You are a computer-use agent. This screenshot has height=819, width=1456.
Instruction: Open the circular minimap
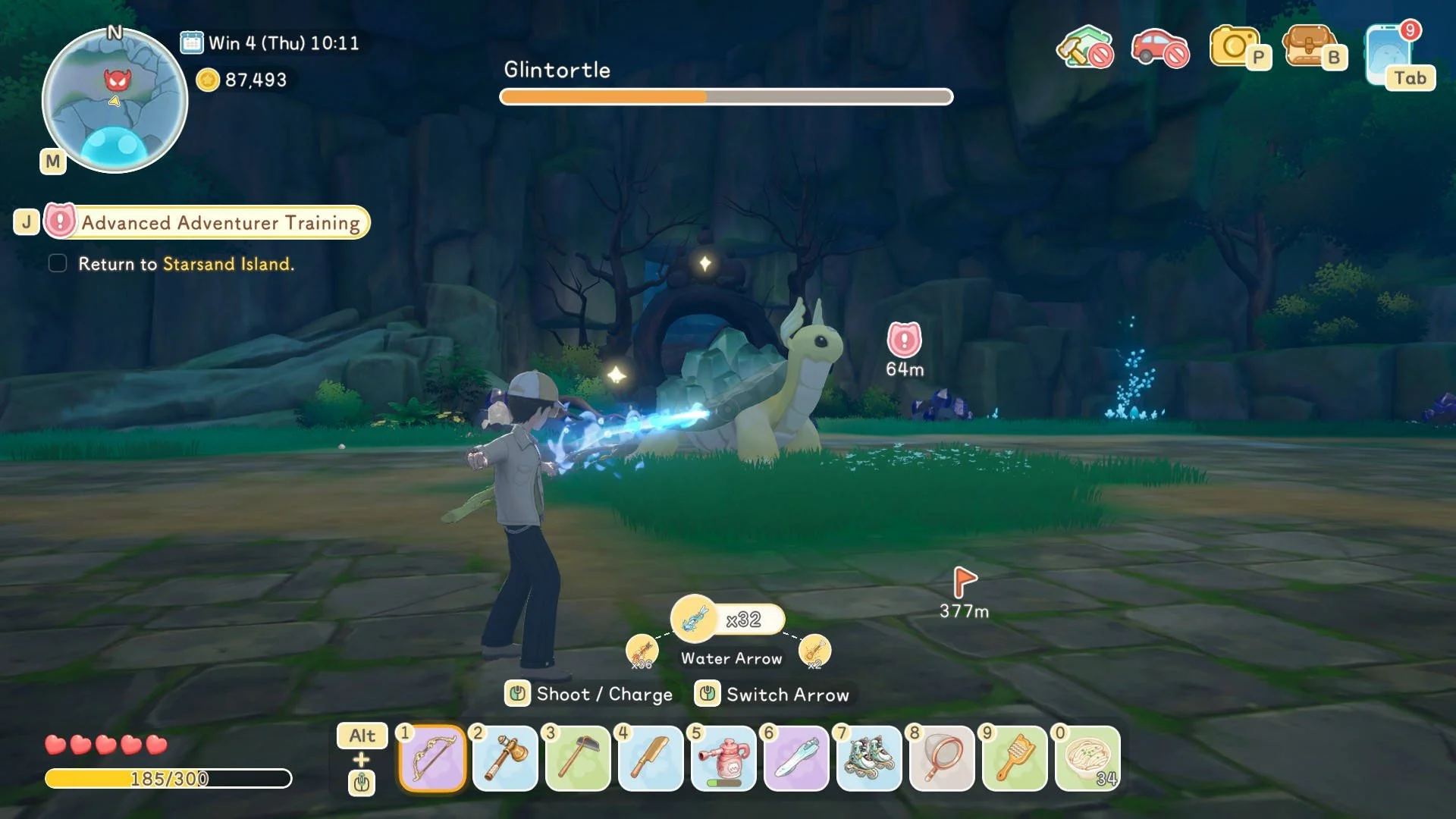(x=115, y=101)
